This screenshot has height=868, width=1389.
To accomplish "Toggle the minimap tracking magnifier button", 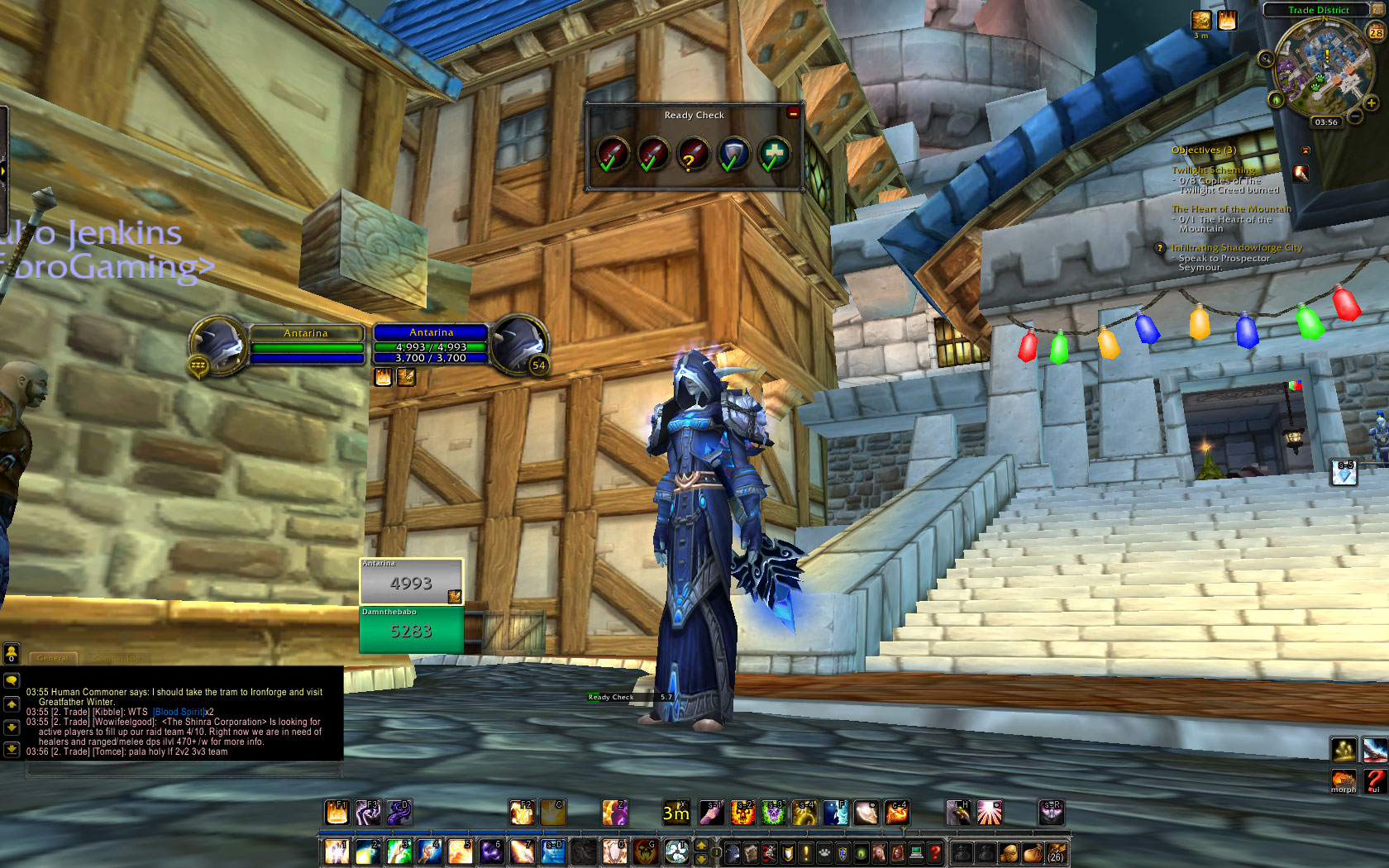I will [x=1265, y=59].
